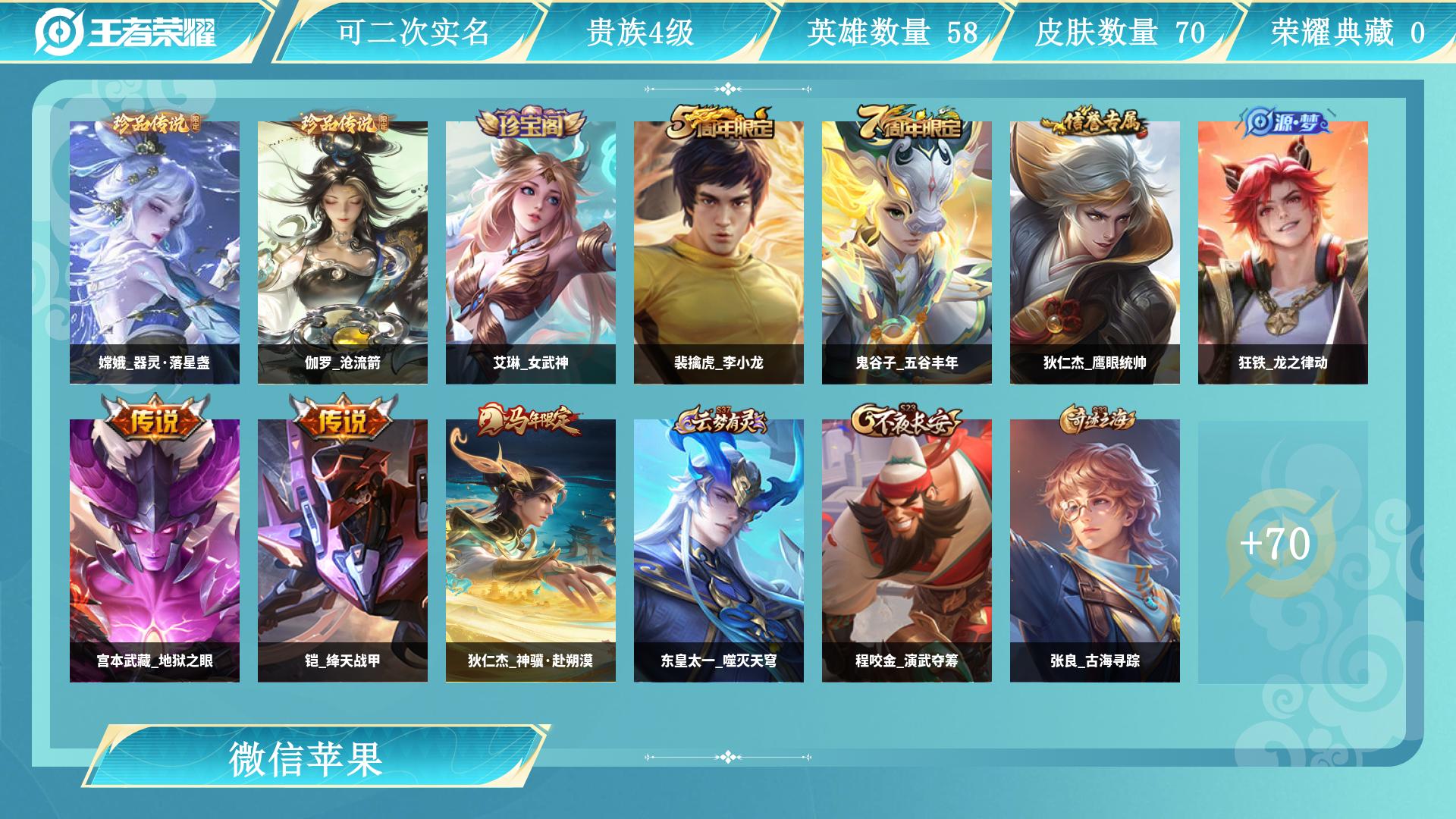The width and height of the screenshot is (1456, 819).
Task: Open the 5周年限定 badge on 裴擒虎 card
Action: pyautogui.click(x=719, y=123)
